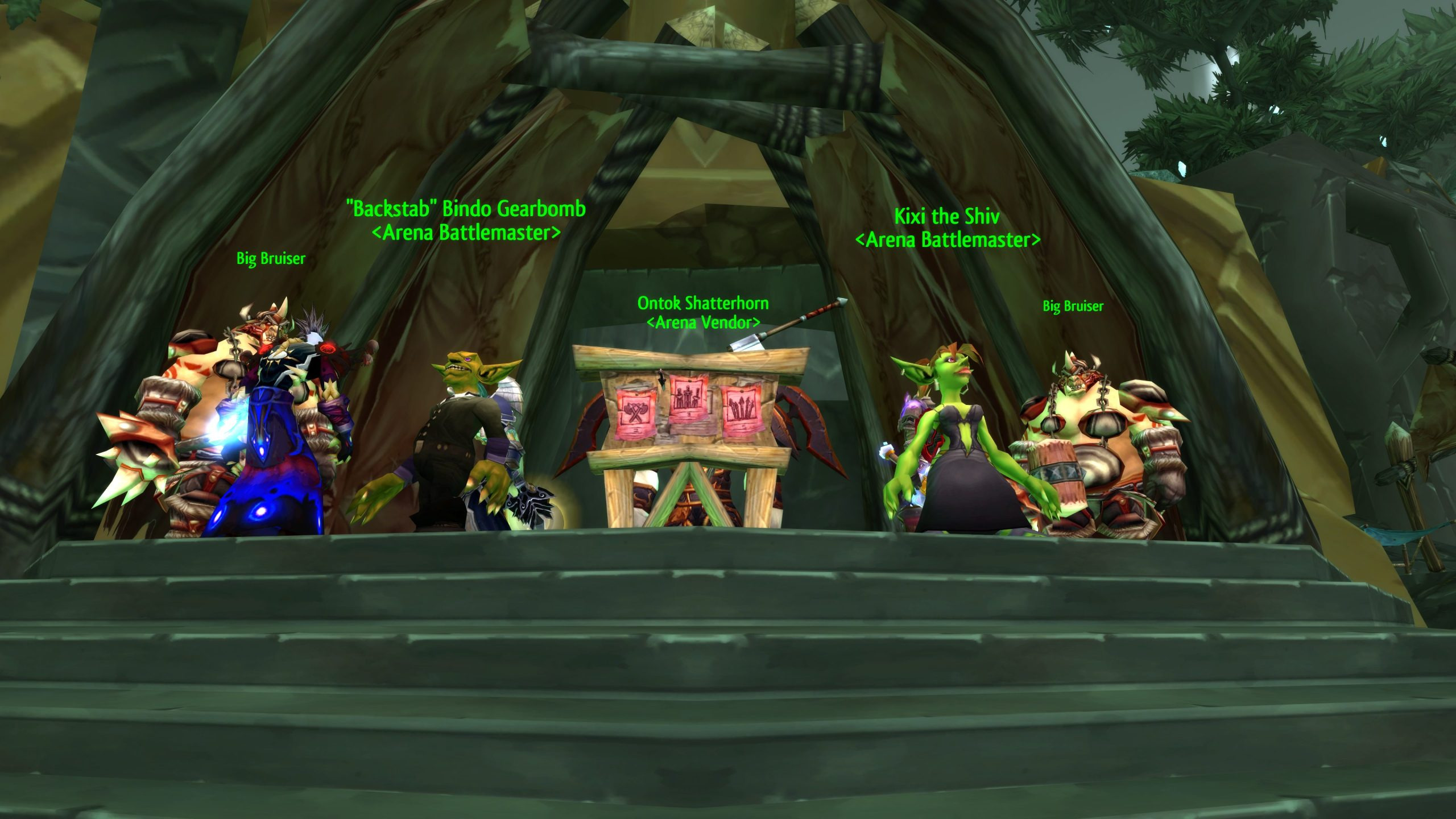Screen dimensions: 1456x819
Task: Select the "Backstab" Bindo Gearbomb name label
Action: coord(466,209)
